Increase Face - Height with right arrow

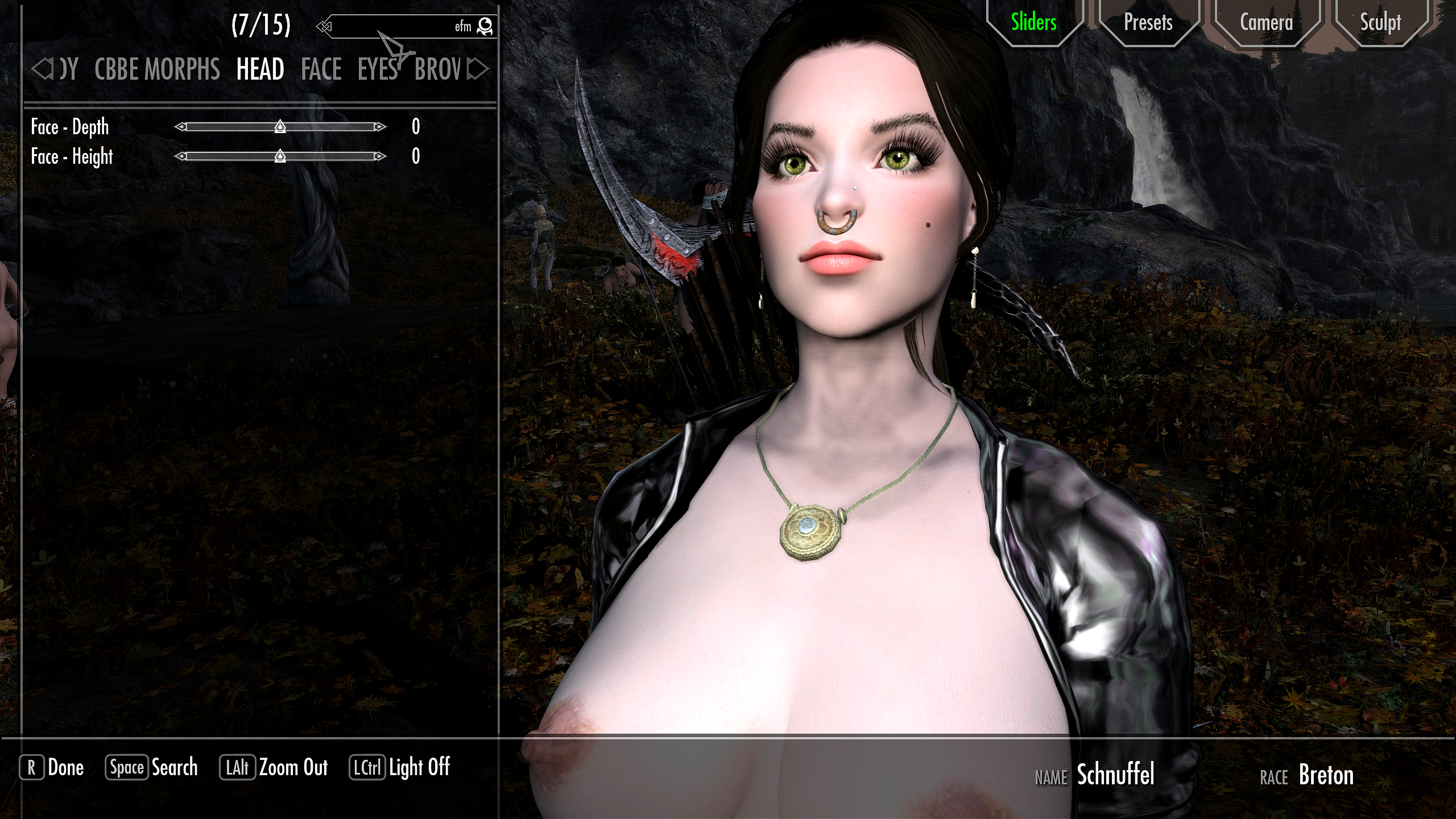[x=379, y=156]
